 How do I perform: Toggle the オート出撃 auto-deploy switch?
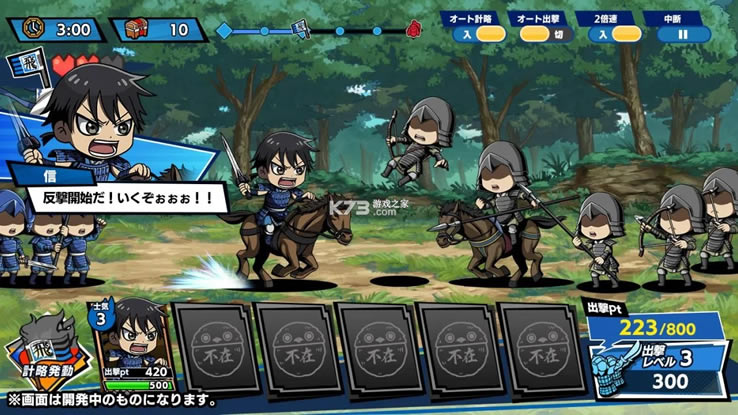click(545, 34)
